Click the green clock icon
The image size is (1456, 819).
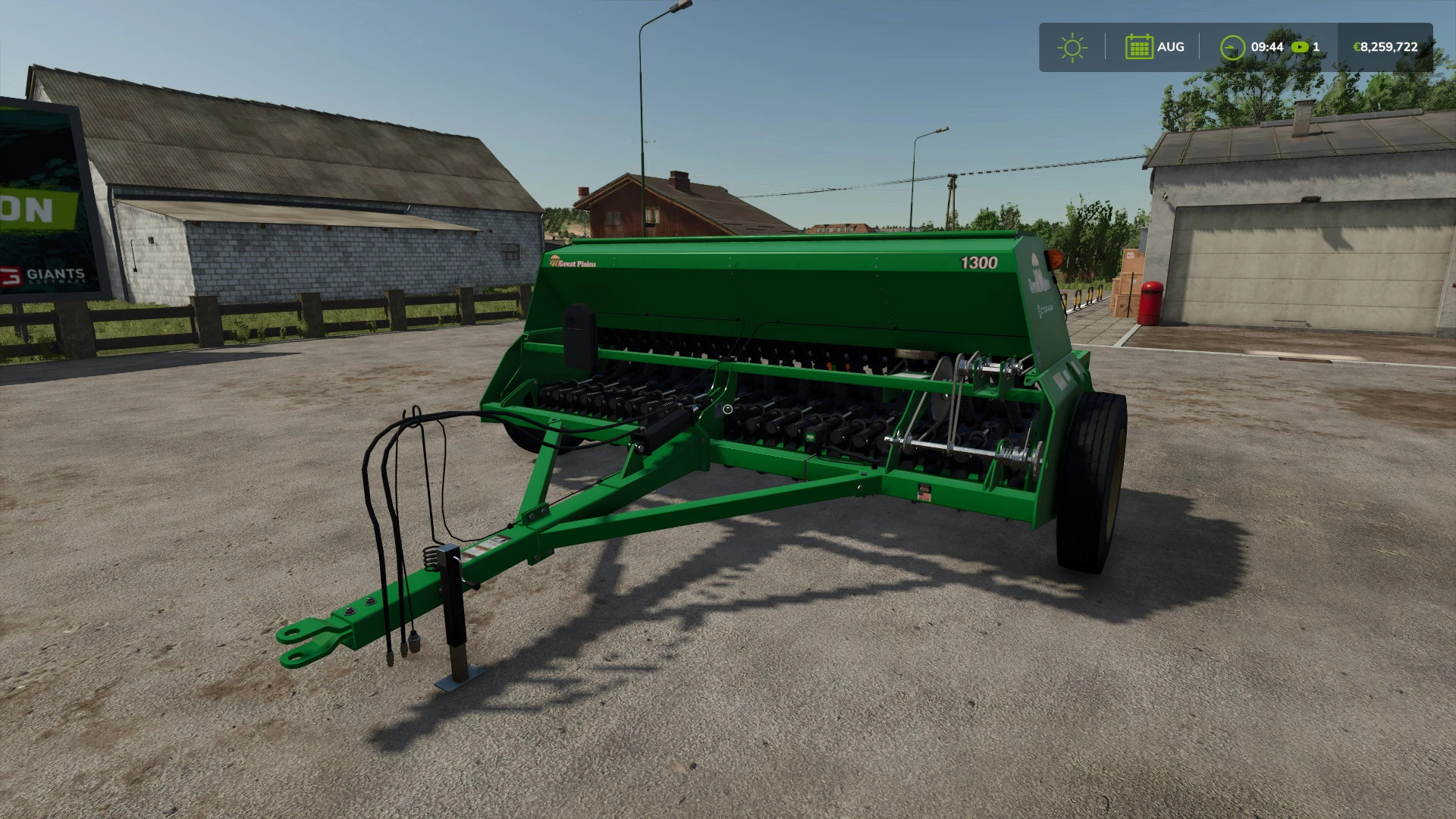click(x=1232, y=47)
